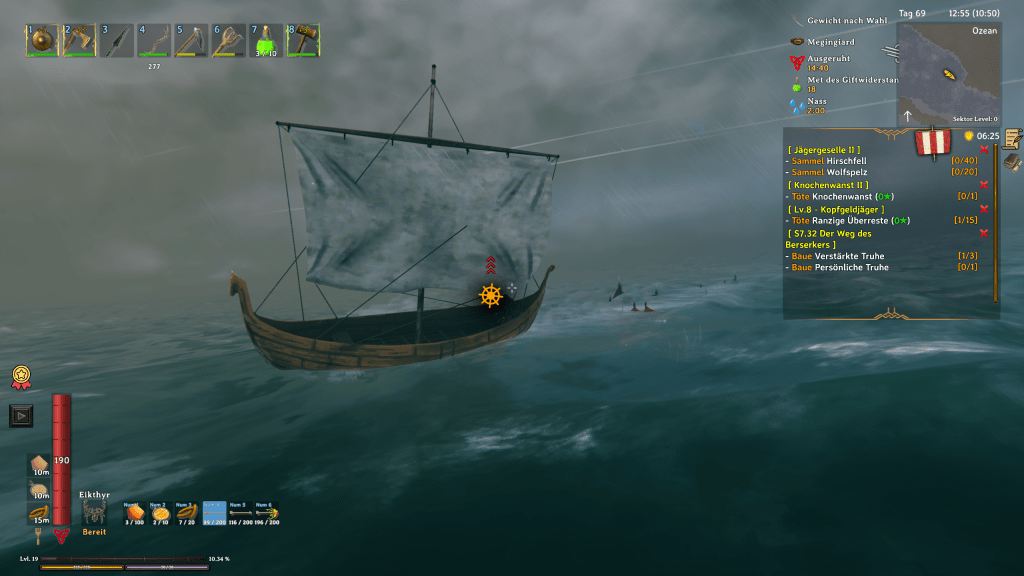The image size is (1024, 576).
Task: Choose the cultivator in hotbar slot 6
Action: pyautogui.click(x=229, y=40)
